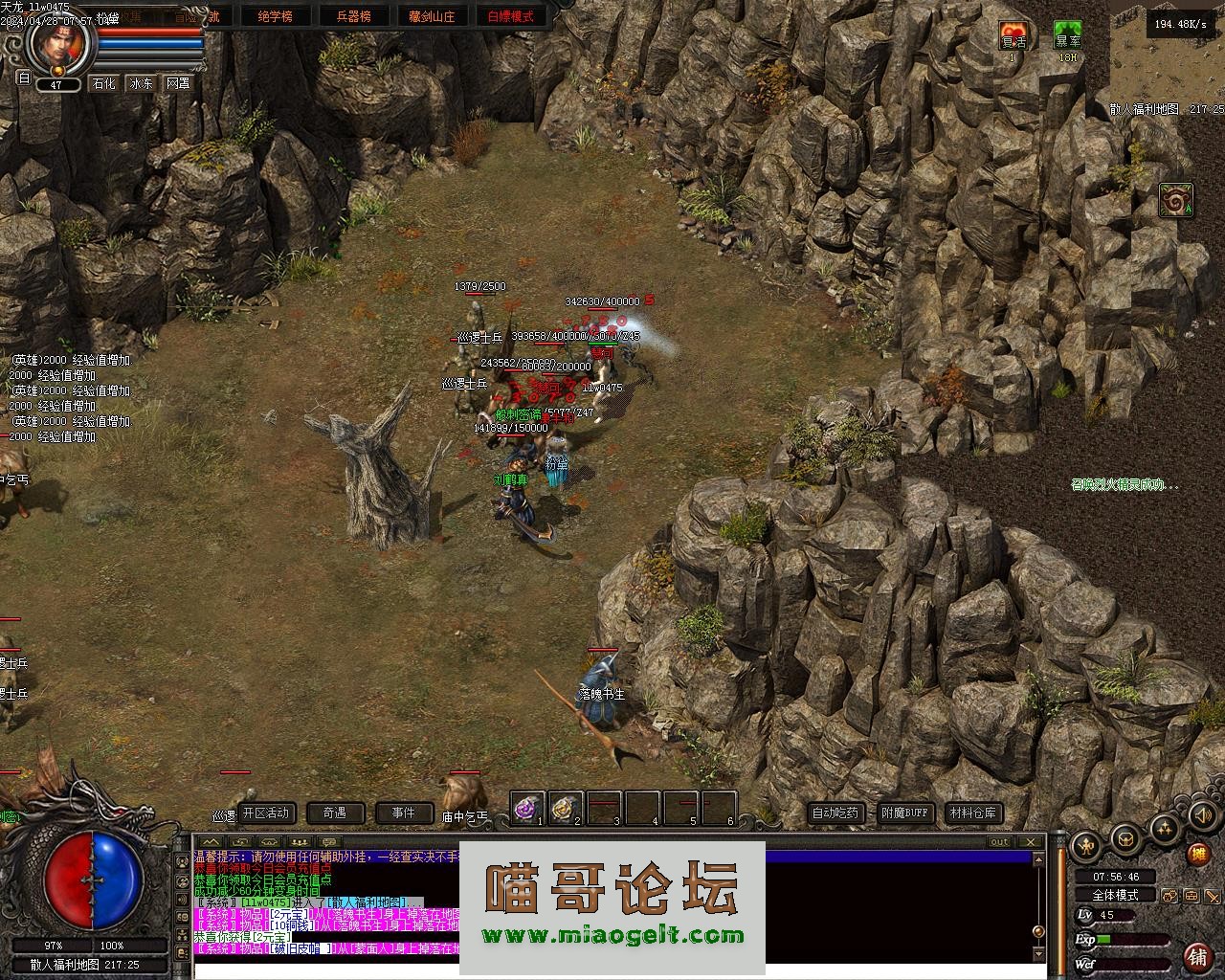Close the chat window with the X

pos(1030,842)
